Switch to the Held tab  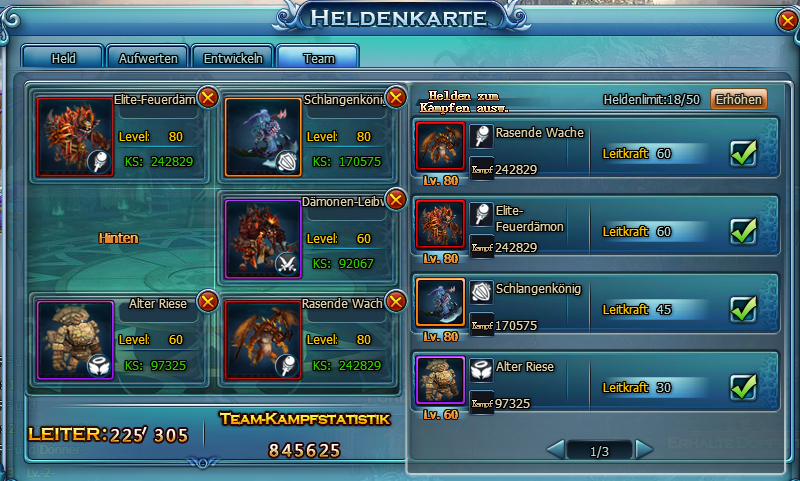(62, 58)
